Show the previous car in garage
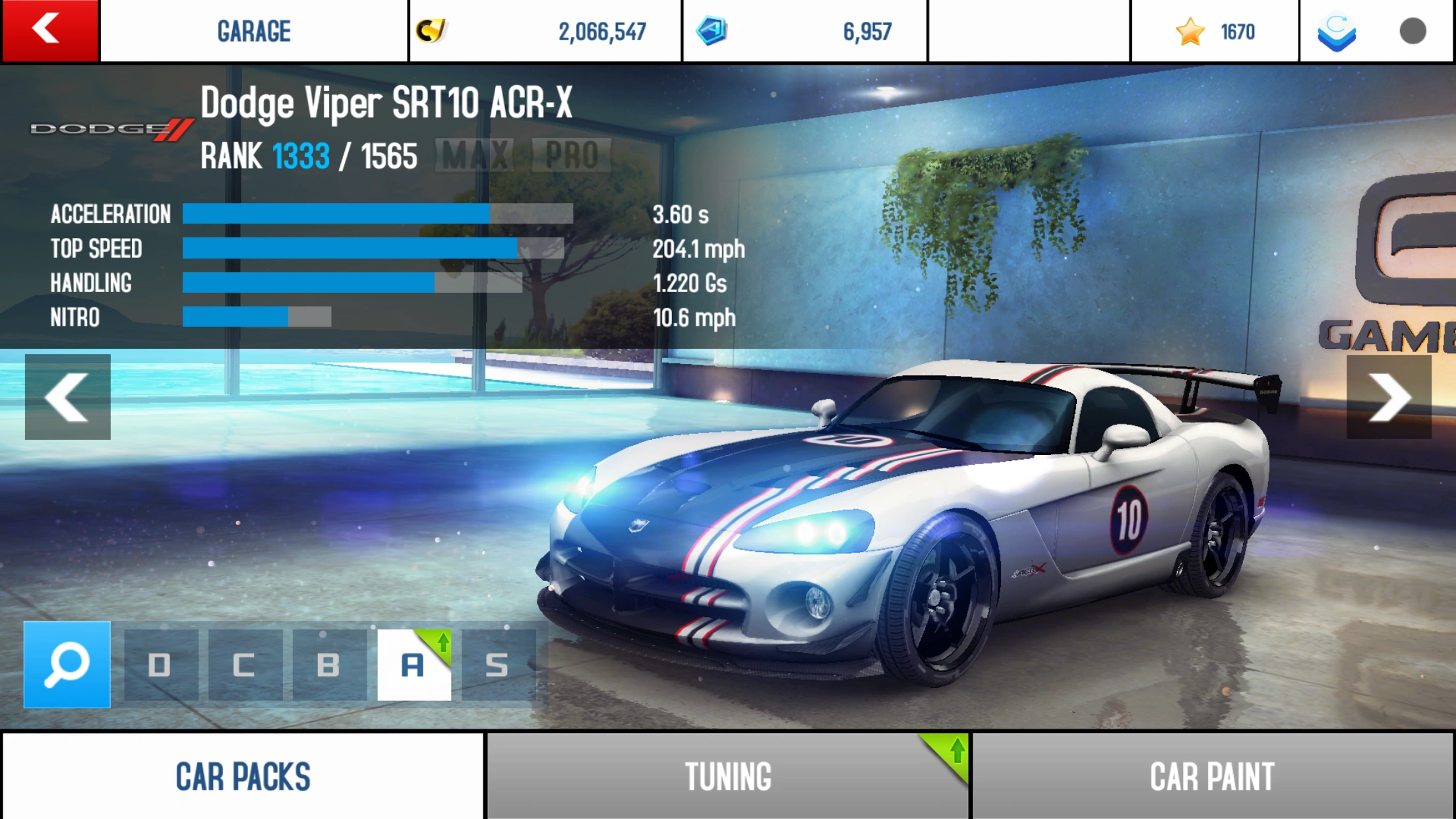1456x819 pixels. pos(67,397)
